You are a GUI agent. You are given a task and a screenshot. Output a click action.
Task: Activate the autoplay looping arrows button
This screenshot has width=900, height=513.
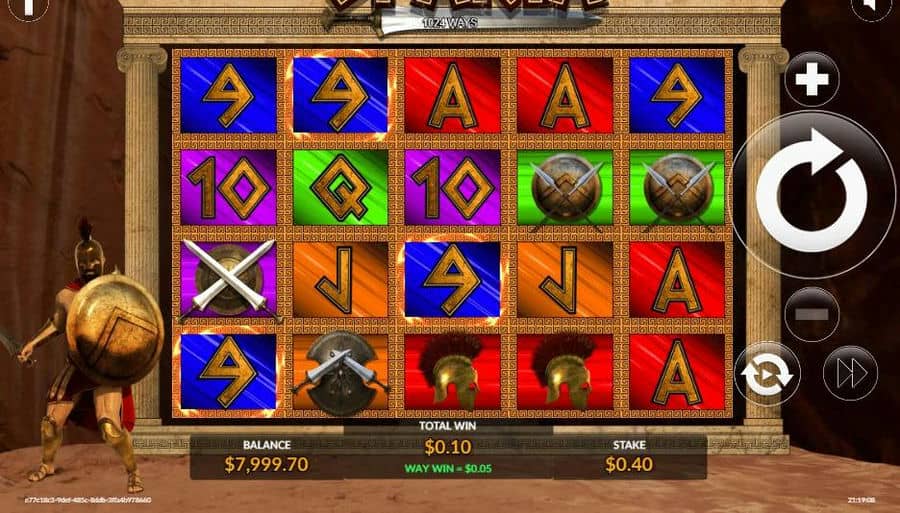[767, 375]
